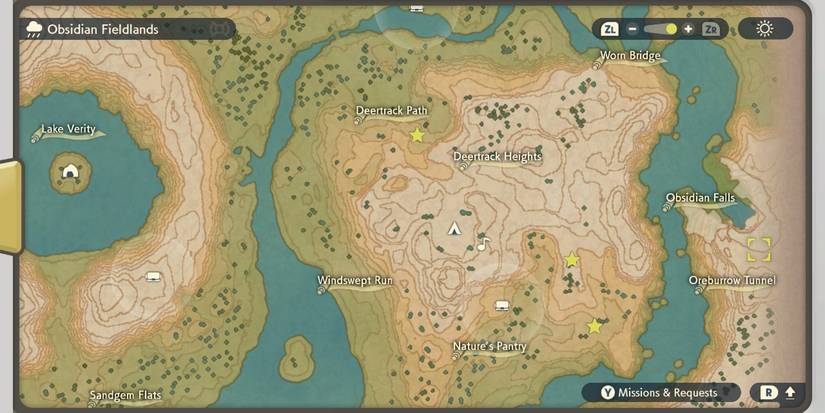Toggle the sun time-of-day icon
The image size is (825, 413).
765,28
